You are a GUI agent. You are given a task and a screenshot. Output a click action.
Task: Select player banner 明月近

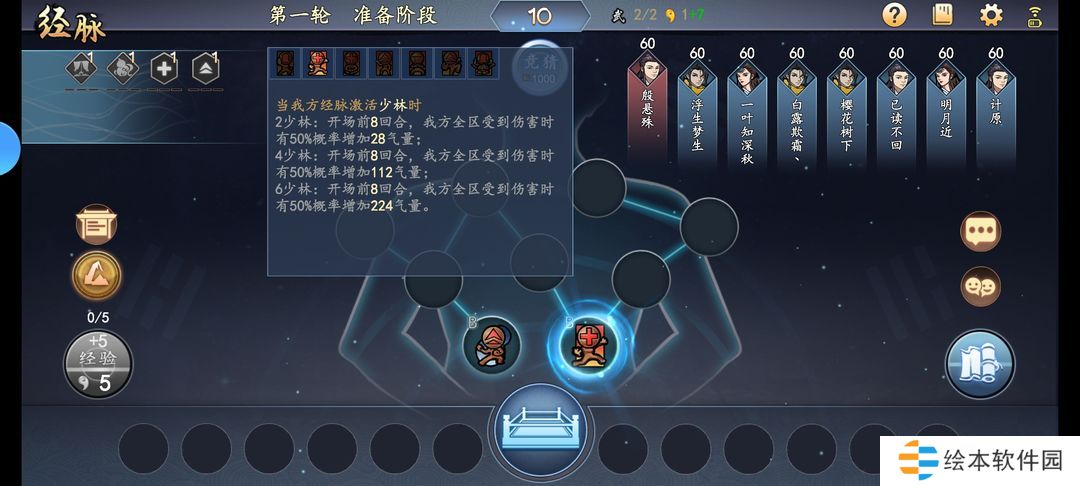coord(946,107)
